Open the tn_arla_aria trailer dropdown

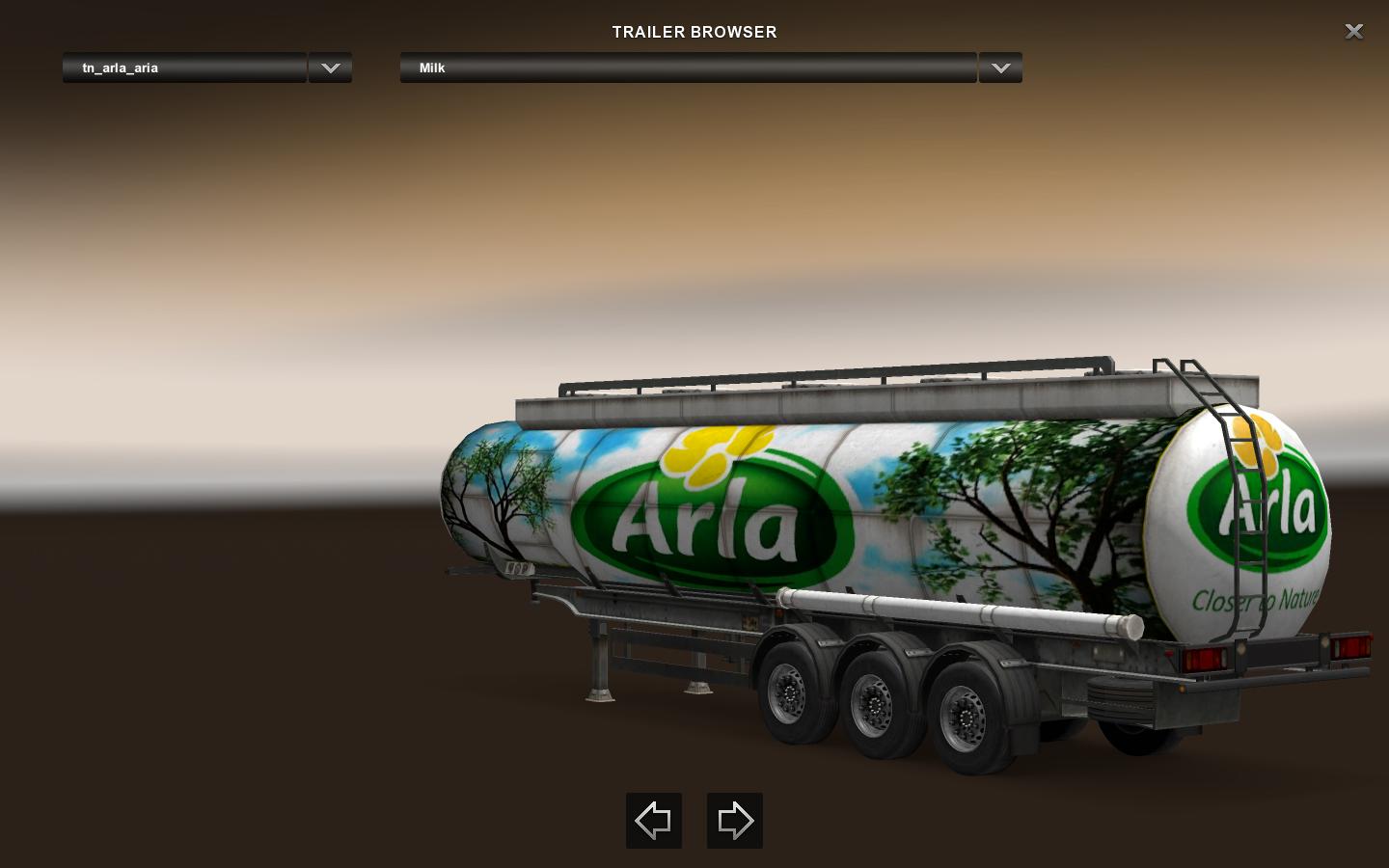(x=184, y=68)
